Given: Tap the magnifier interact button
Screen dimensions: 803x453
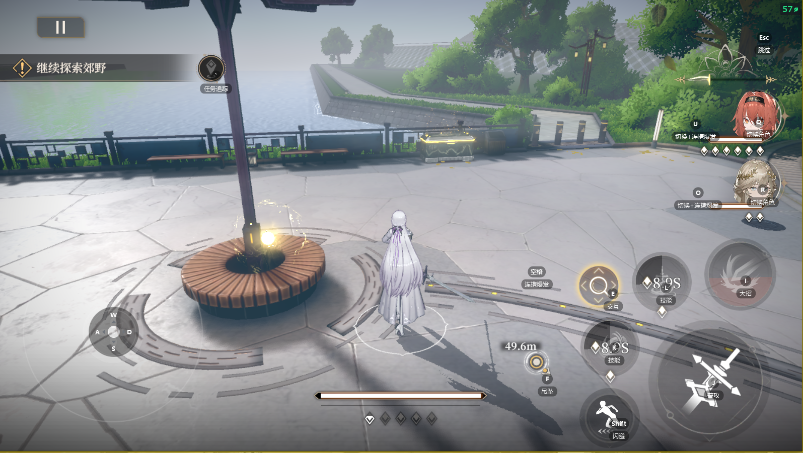Looking at the screenshot, I should tap(598, 286).
